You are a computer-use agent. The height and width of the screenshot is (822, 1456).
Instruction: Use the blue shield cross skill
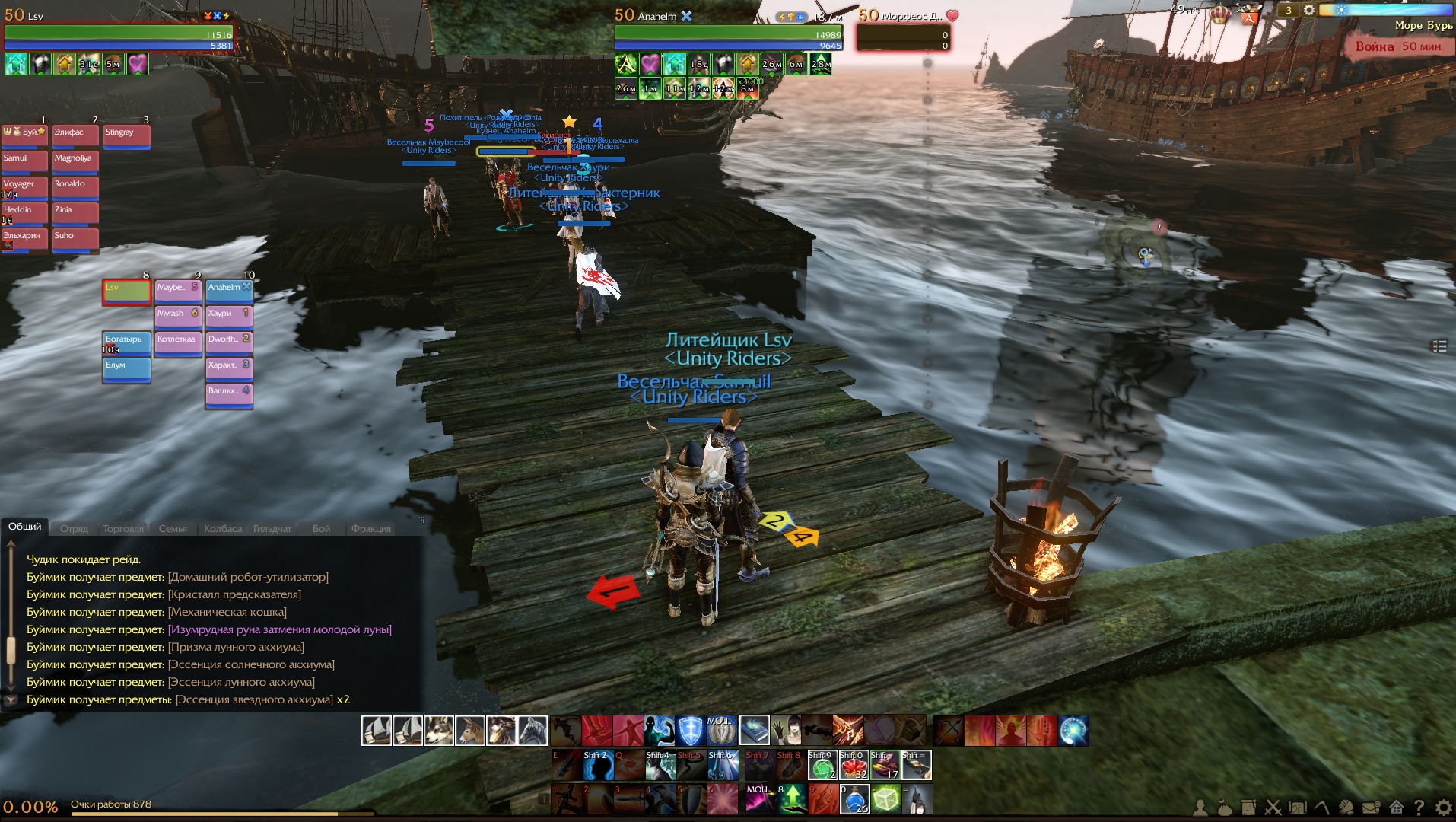pos(691,731)
